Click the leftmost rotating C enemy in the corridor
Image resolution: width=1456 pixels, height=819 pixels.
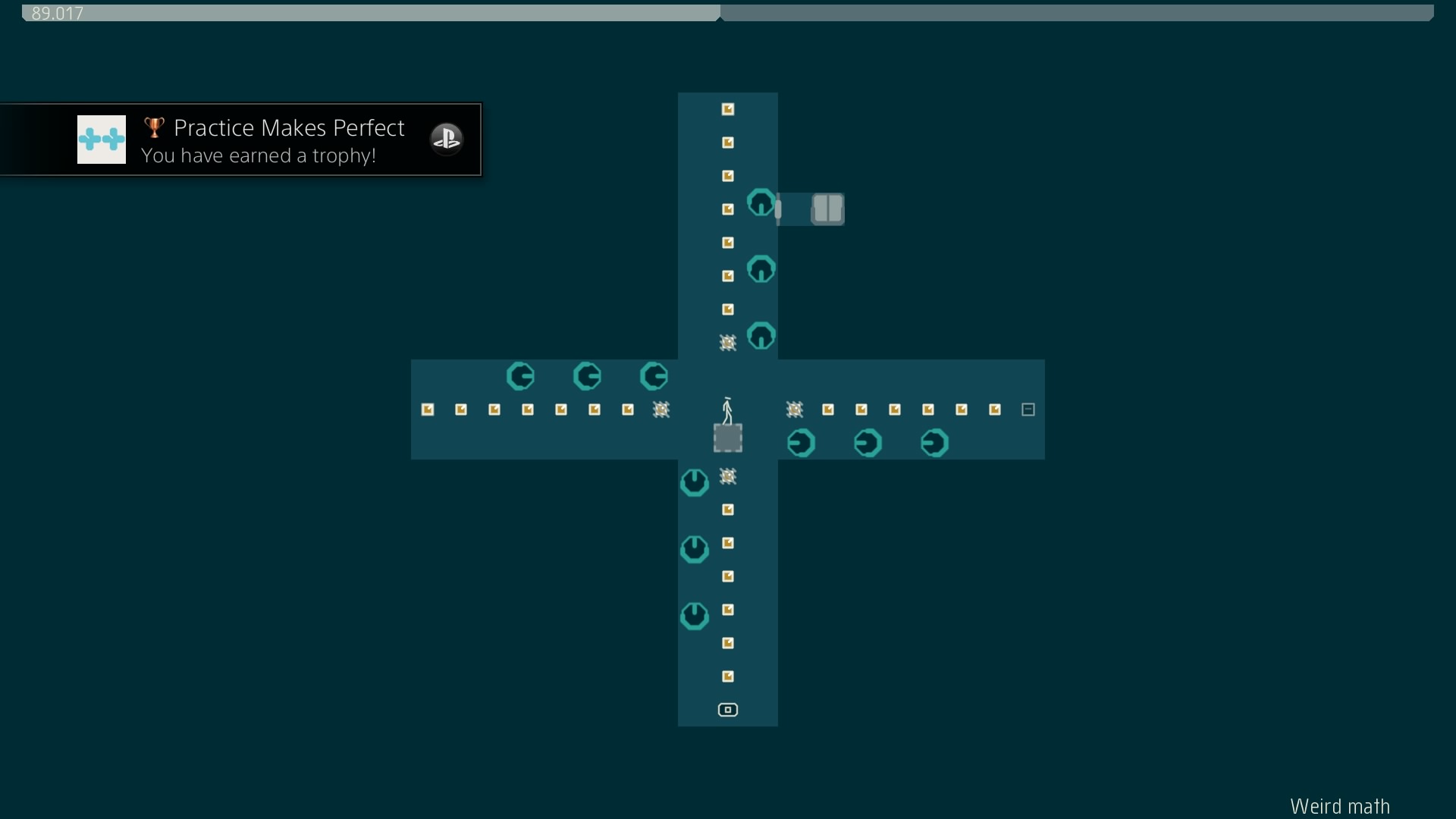point(521,376)
